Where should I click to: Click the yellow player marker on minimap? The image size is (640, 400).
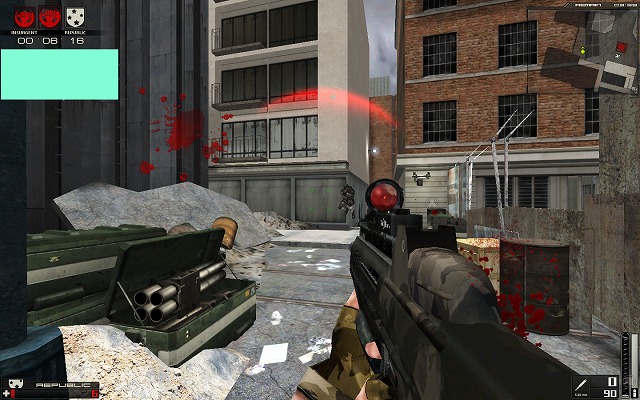point(582,49)
